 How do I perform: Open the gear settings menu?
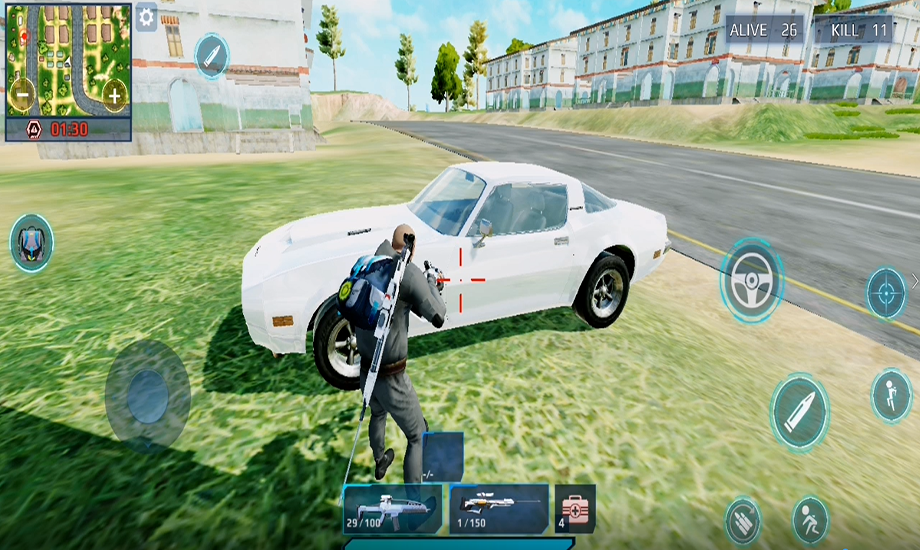click(x=146, y=17)
